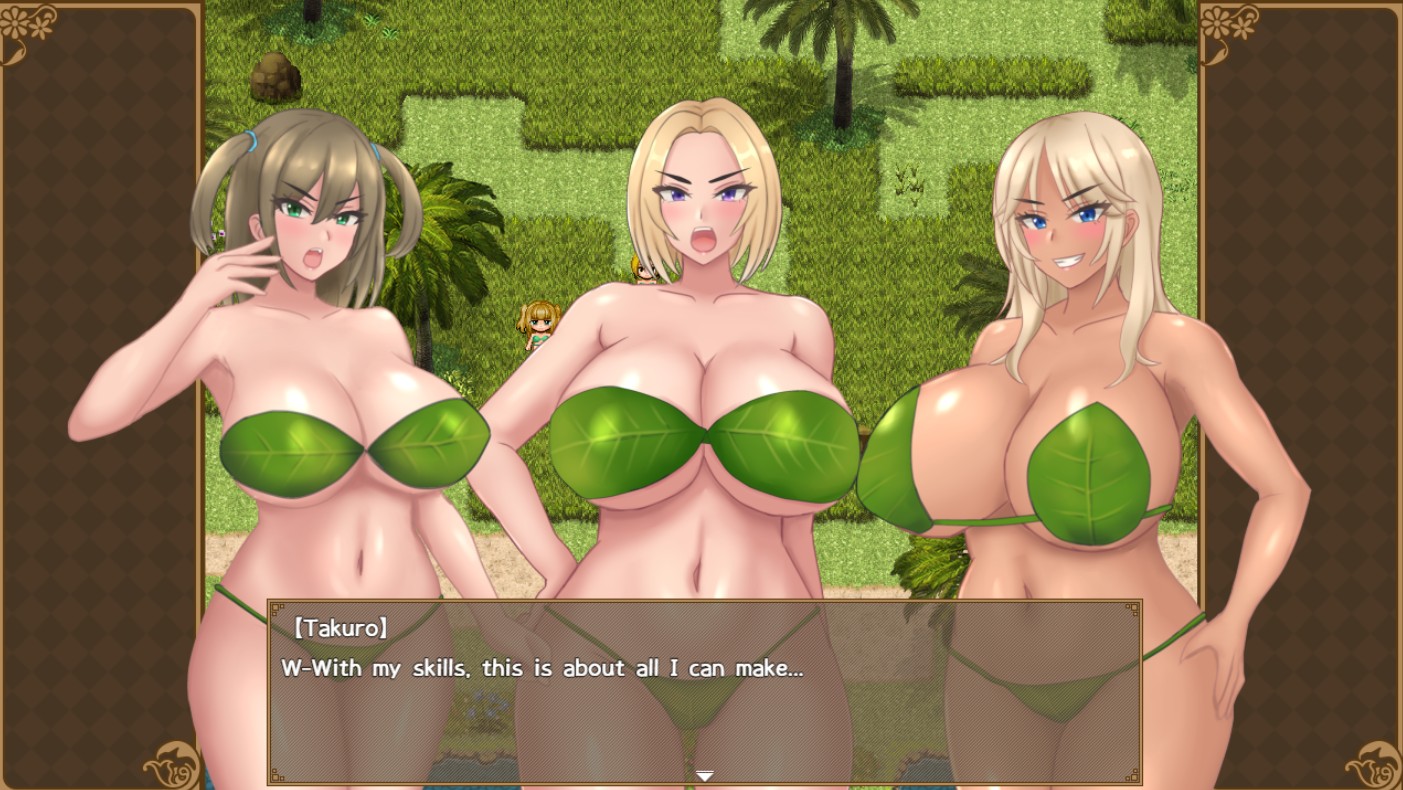This screenshot has height=790, width=1403.
Task: Click the continue arrow below the dialogue text
Action: (703, 775)
